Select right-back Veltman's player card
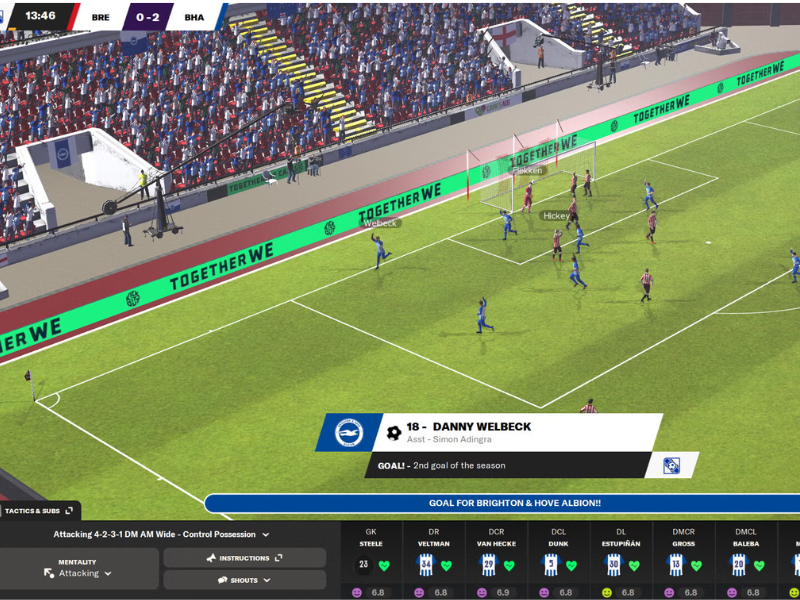 point(434,561)
